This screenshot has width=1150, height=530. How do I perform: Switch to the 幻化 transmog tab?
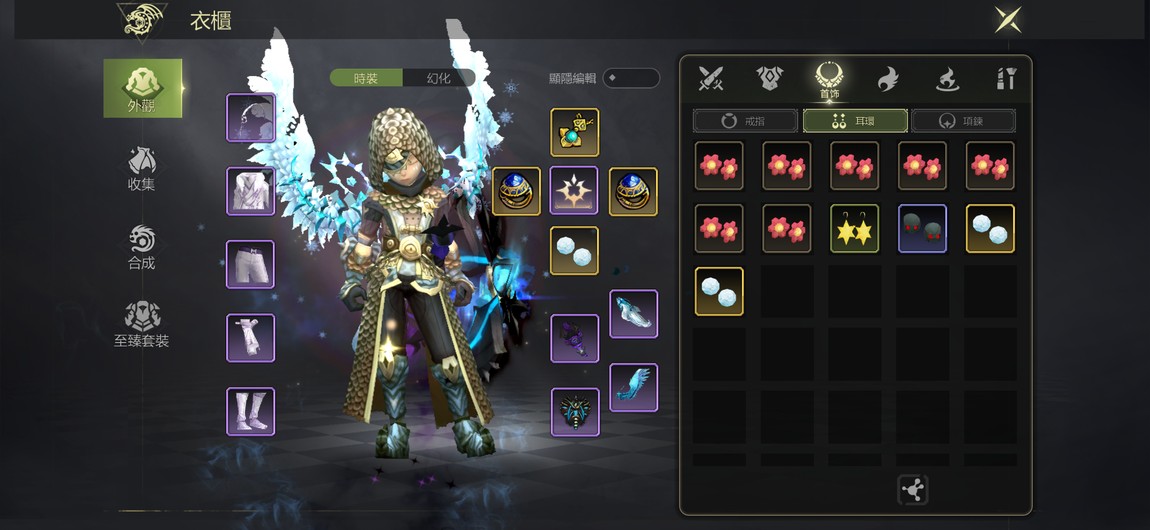pyautogui.click(x=438, y=78)
